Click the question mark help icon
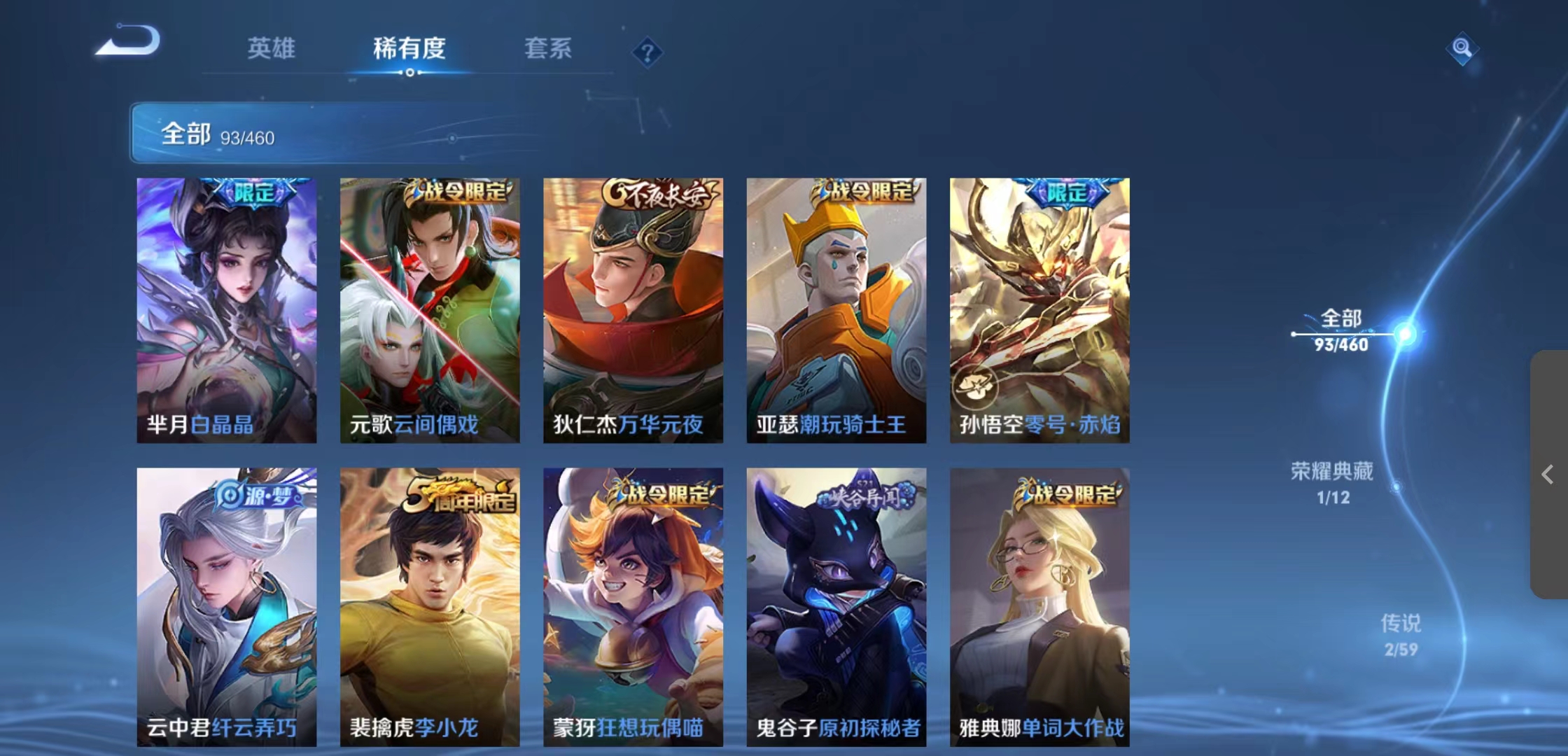Viewport: 1568px width, 756px height. (x=647, y=52)
